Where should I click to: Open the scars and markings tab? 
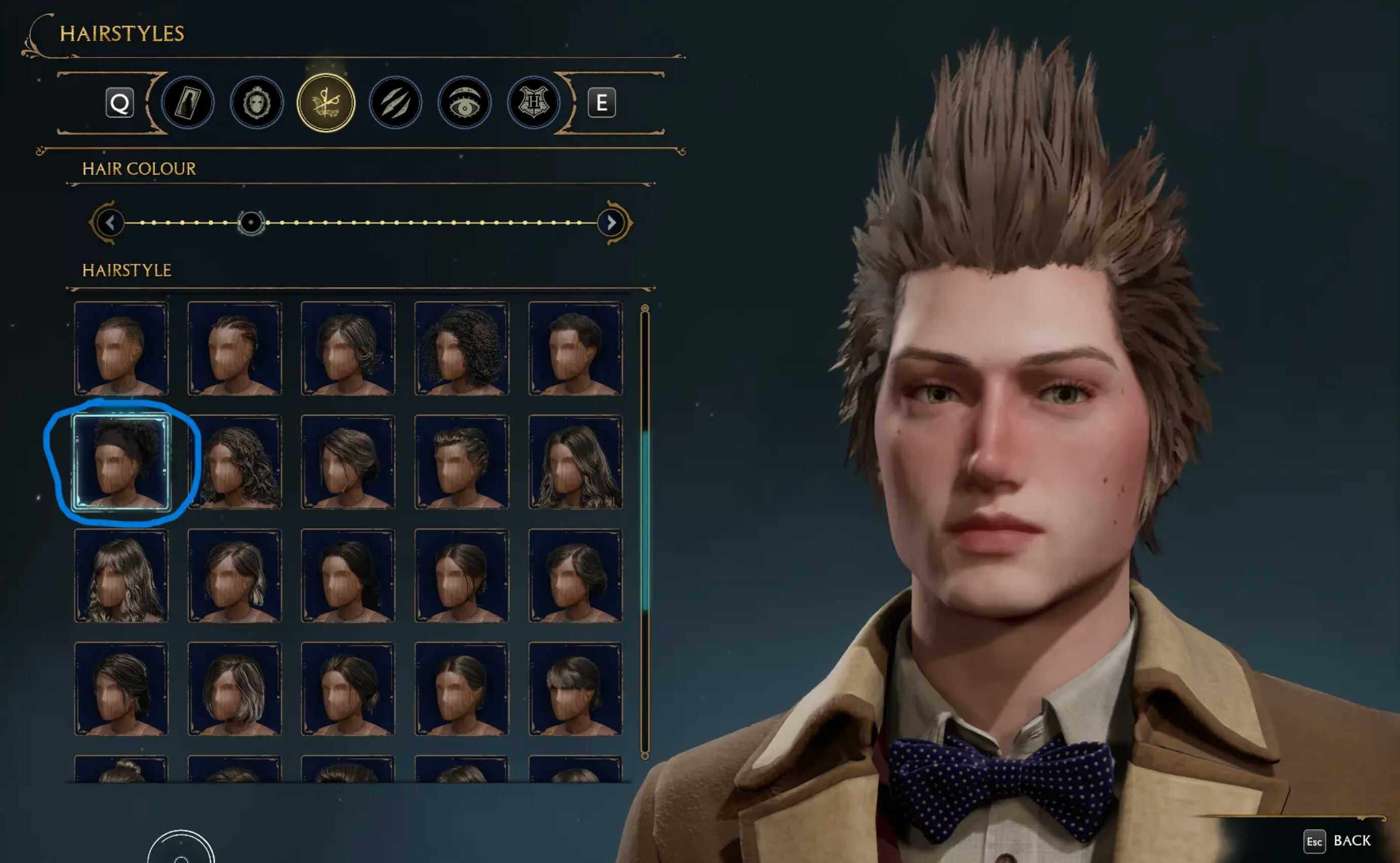point(395,103)
